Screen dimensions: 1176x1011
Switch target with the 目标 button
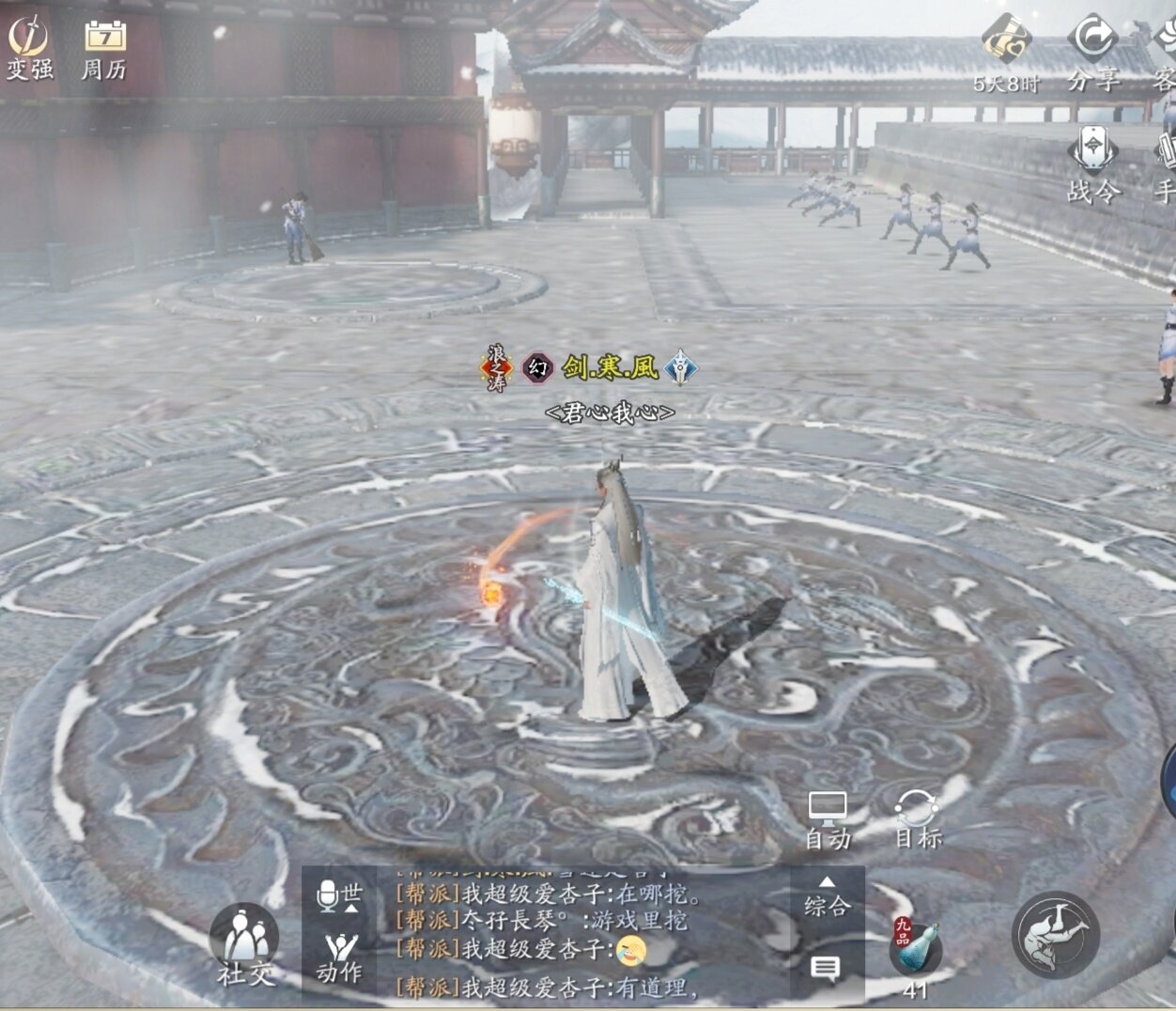(x=917, y=819)
